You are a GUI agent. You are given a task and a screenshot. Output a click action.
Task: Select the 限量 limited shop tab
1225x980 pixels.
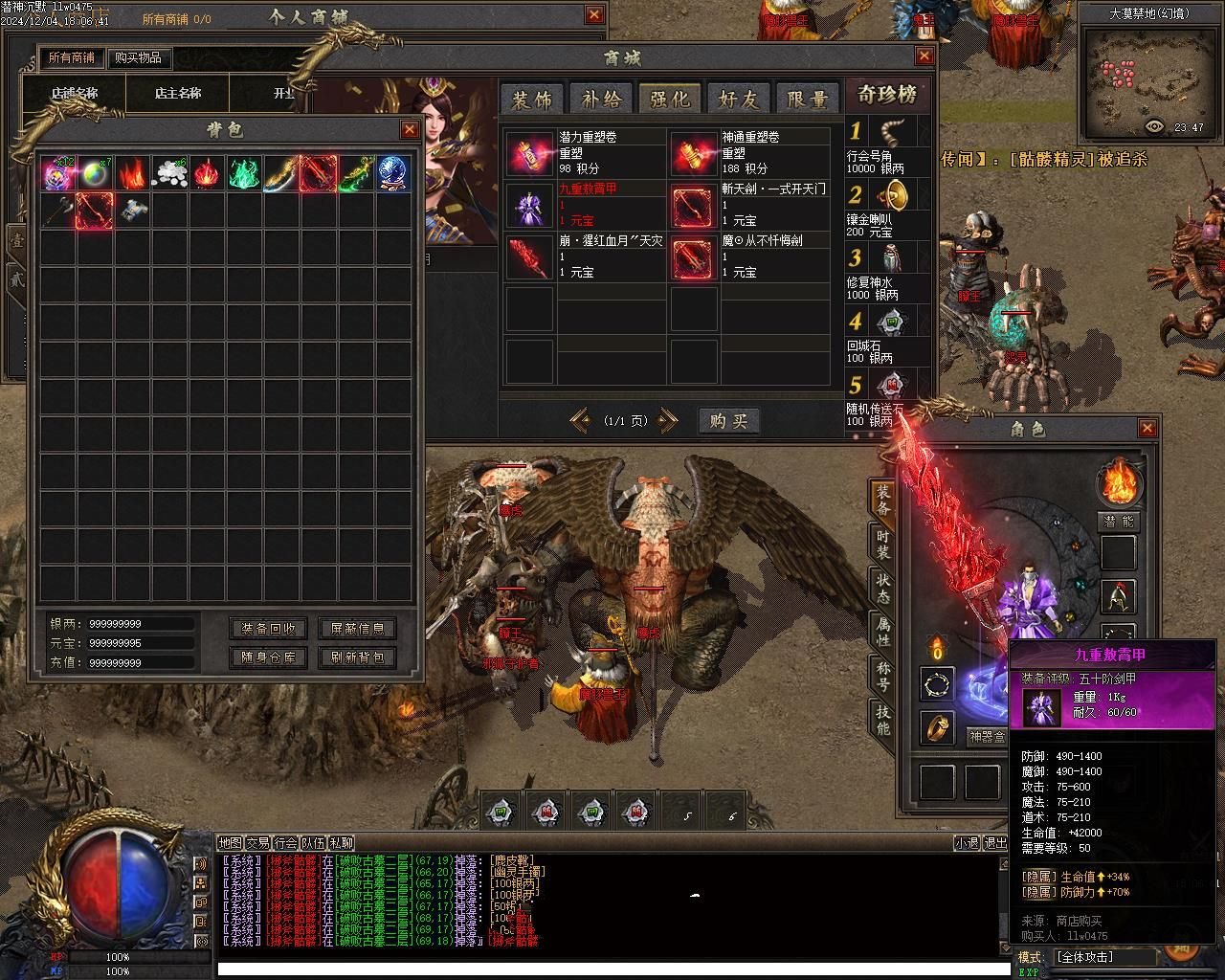click(x=808, y=99)
